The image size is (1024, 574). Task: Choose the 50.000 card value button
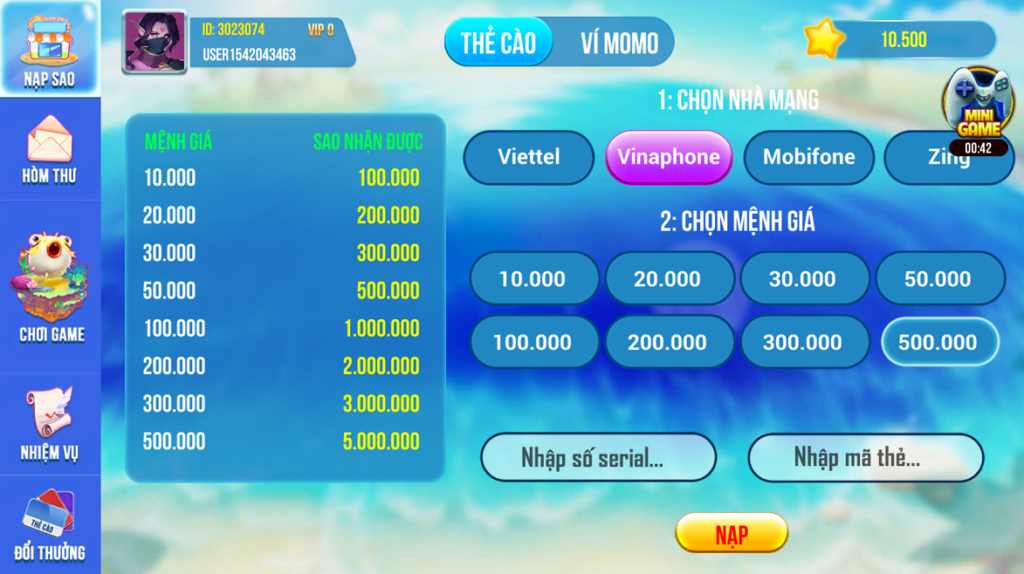(x=938, y=279)
